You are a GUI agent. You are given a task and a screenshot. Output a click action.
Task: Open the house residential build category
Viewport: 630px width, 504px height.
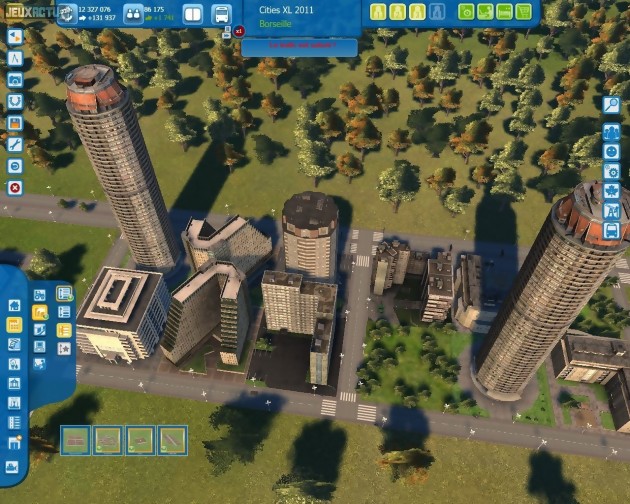[x=14, y=305]
